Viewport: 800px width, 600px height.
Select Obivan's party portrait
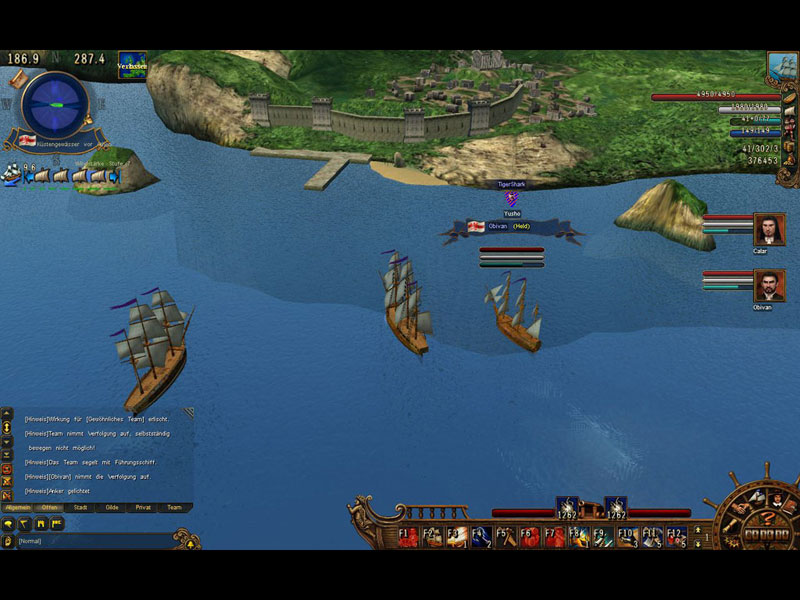[x=768, y=286]
